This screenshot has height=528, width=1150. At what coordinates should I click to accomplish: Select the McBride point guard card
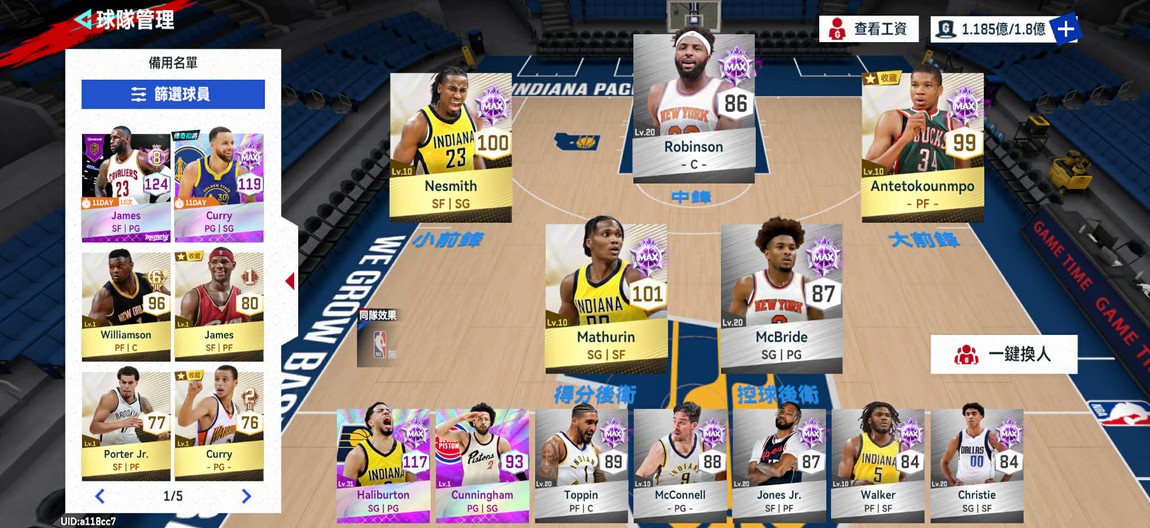tap(781, 298)
